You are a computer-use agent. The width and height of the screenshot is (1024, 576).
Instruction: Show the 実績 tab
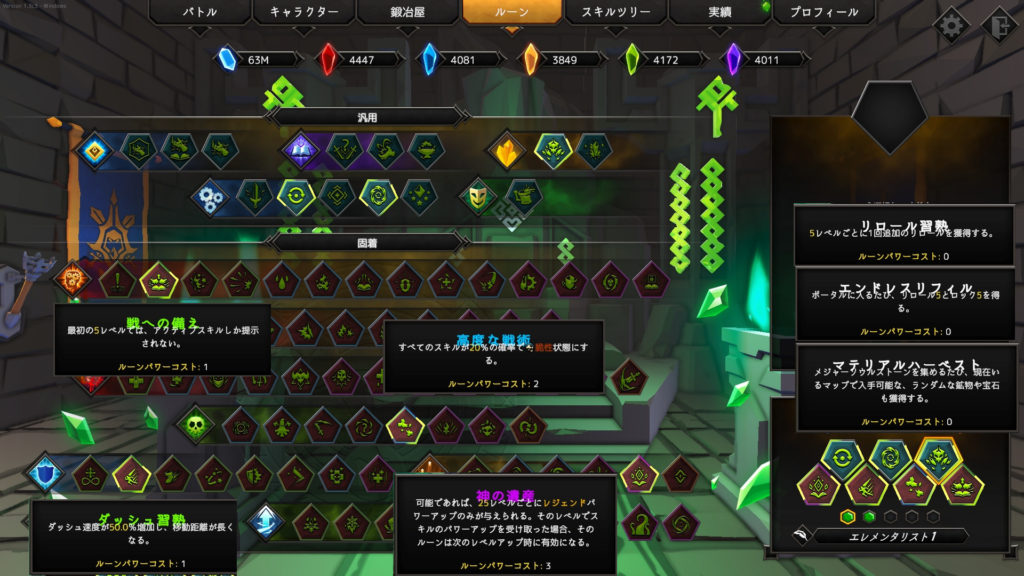pos(720,13)
